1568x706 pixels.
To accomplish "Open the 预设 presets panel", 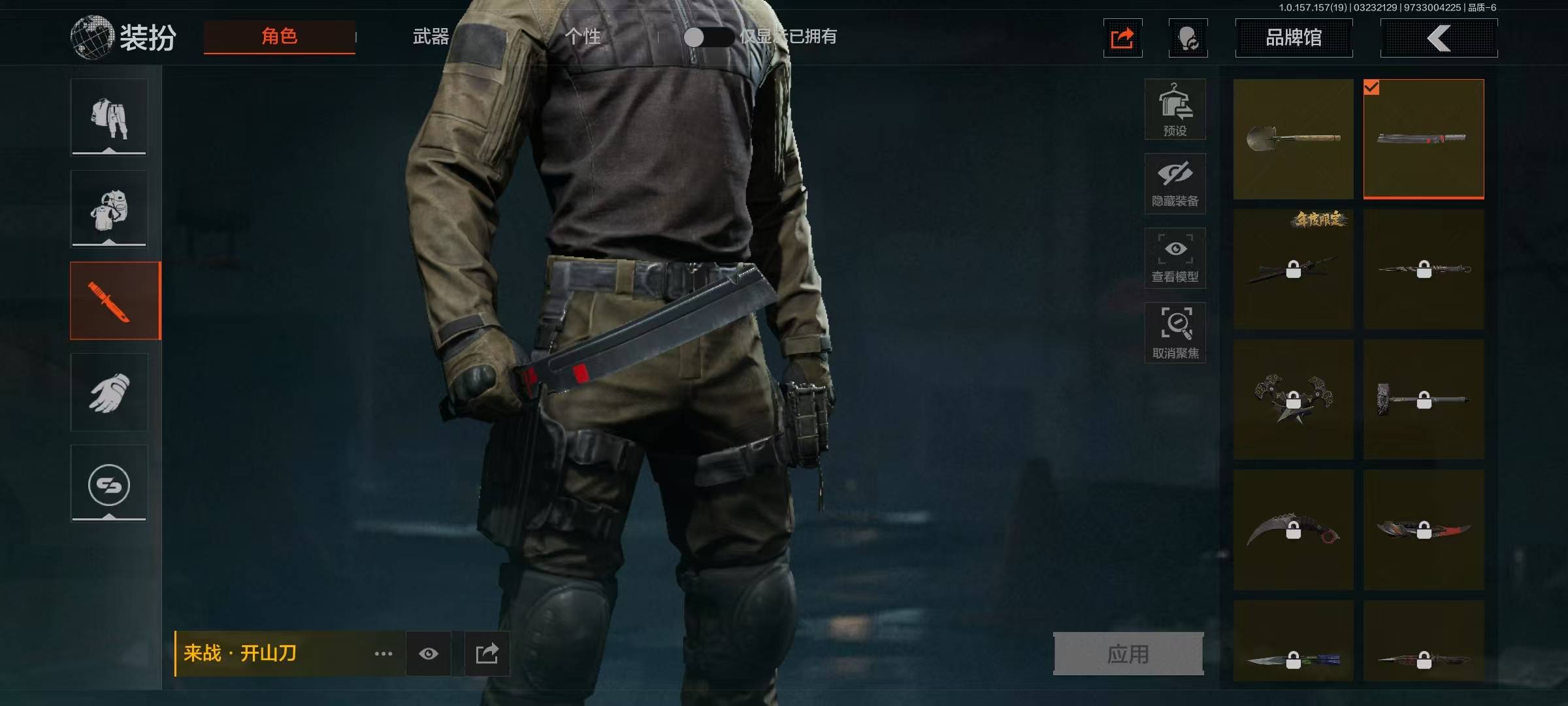I will coord(1175,109).
